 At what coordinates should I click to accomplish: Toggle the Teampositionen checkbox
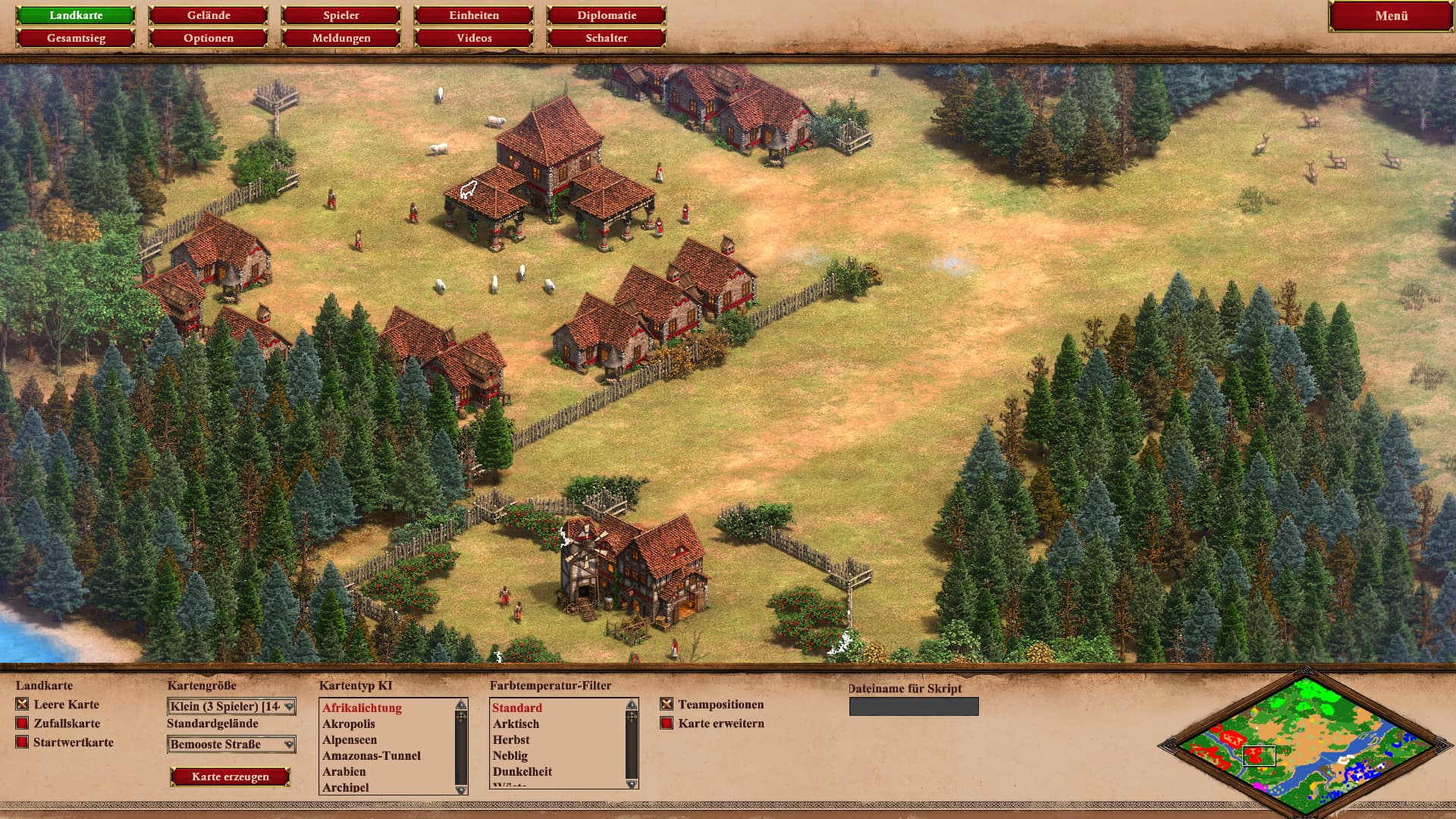667,704
